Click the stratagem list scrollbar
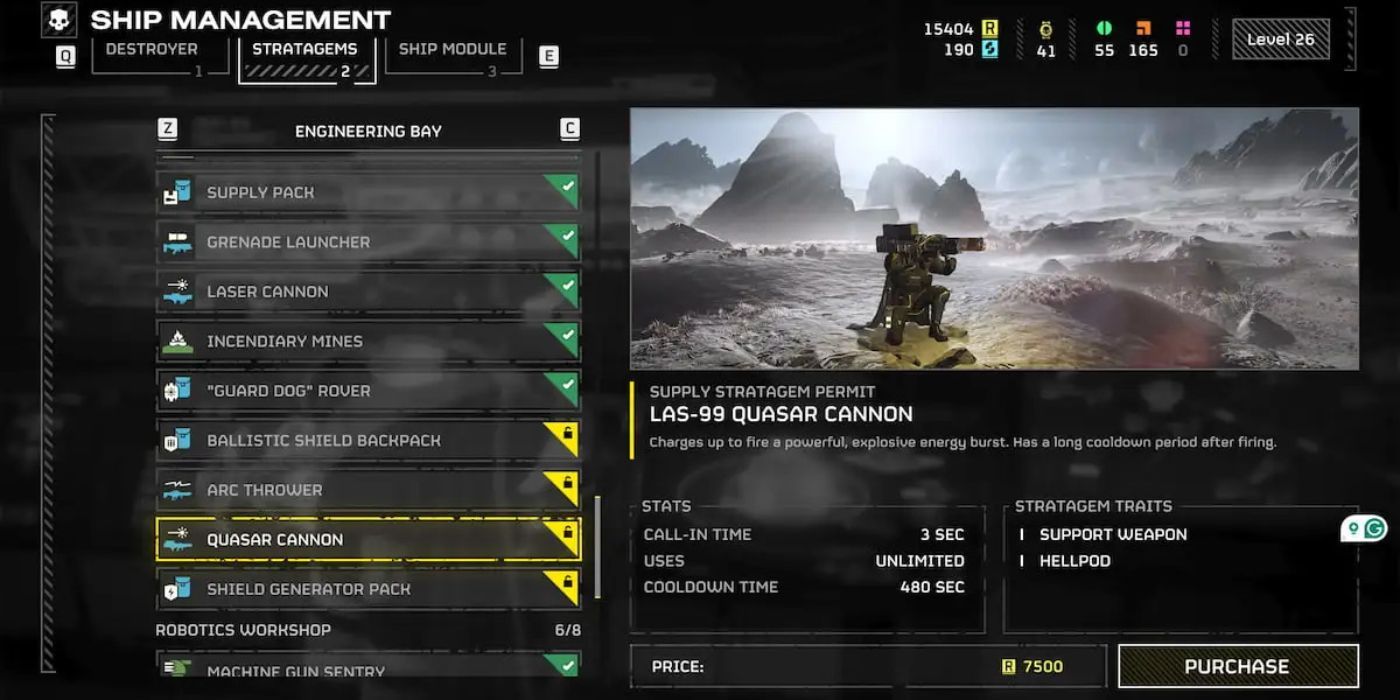This screenshot has width=1400, height=700. [598, 545]
